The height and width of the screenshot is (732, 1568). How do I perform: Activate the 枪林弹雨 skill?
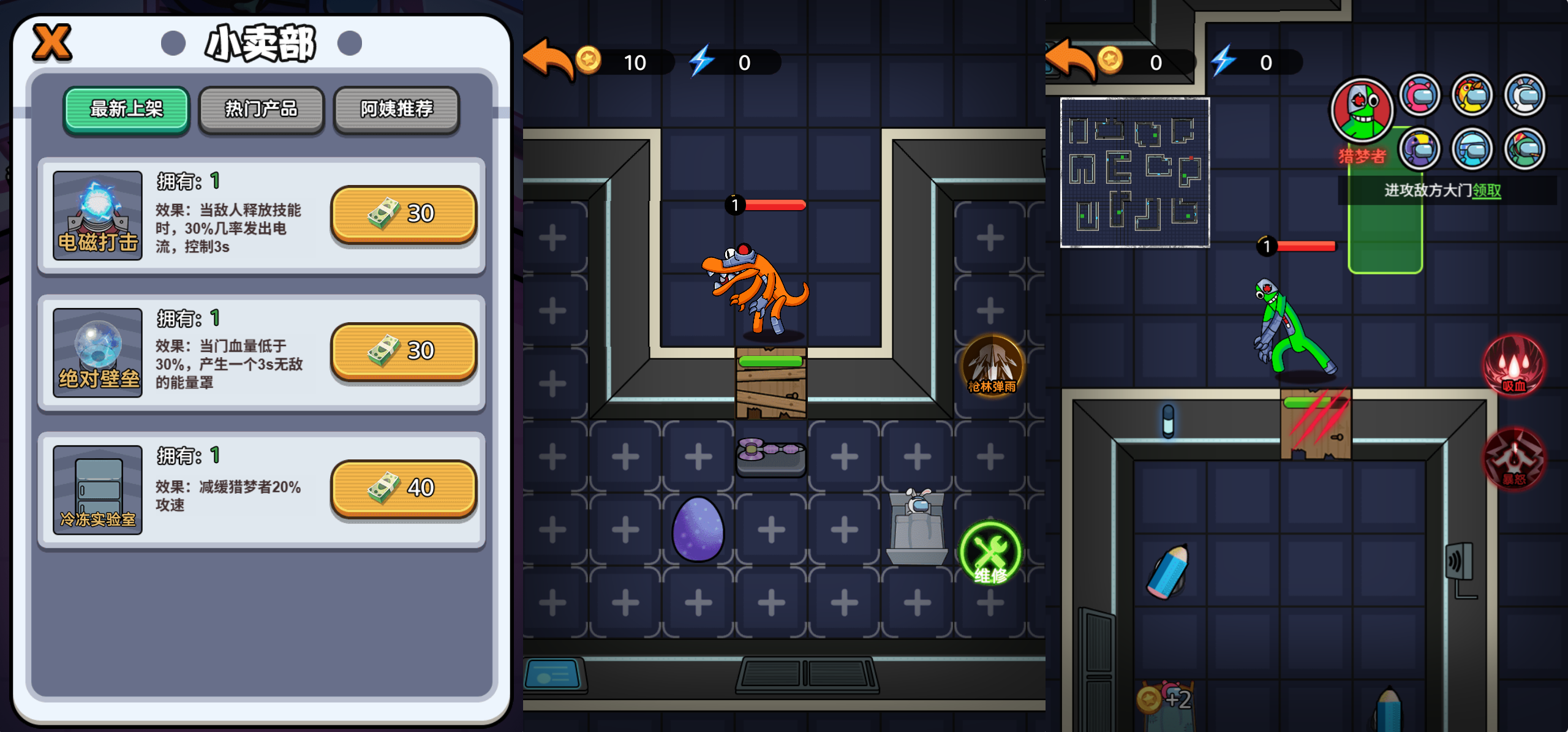click(992, 365)
